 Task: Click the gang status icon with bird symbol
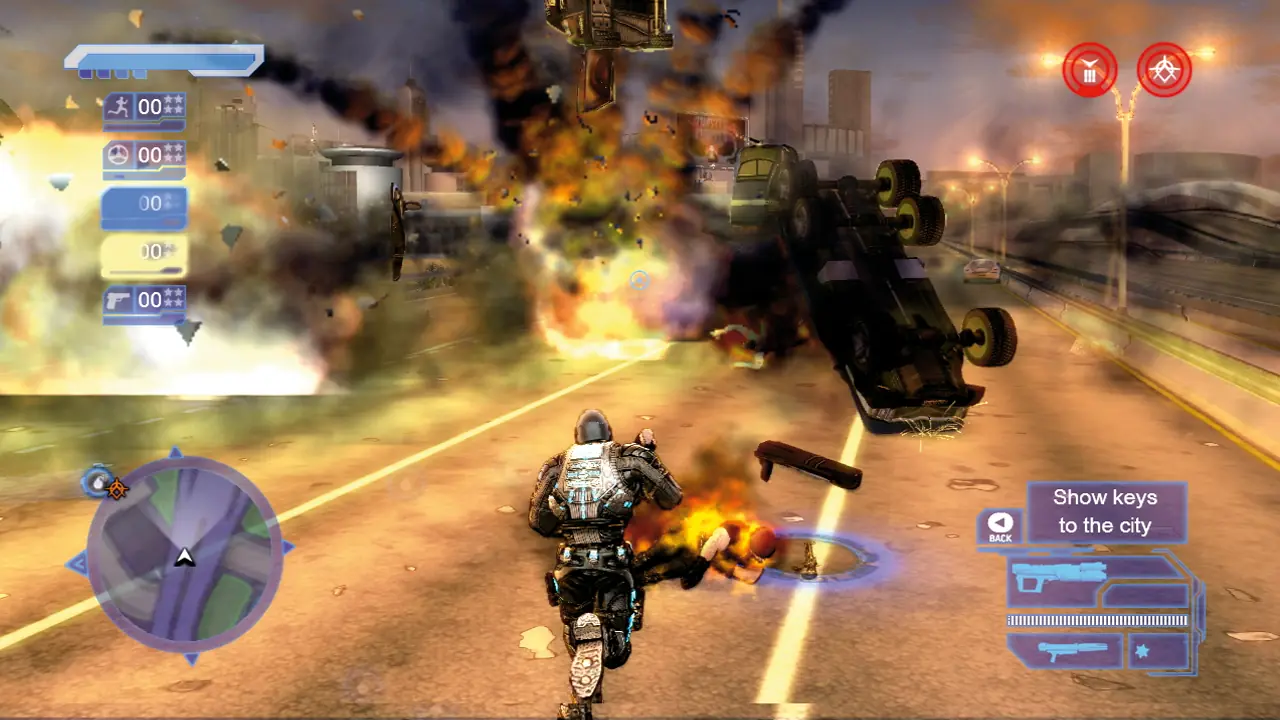point(1091,69)
